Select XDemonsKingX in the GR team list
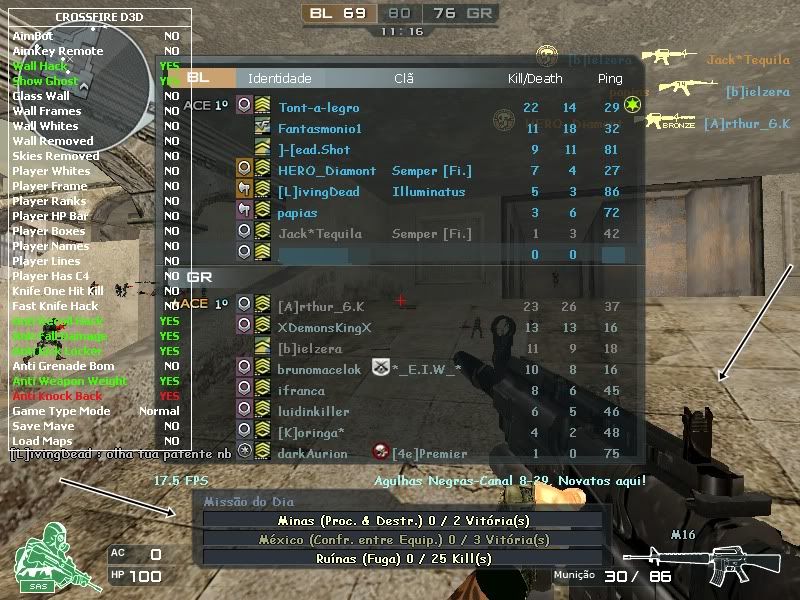 pos(324,328)
